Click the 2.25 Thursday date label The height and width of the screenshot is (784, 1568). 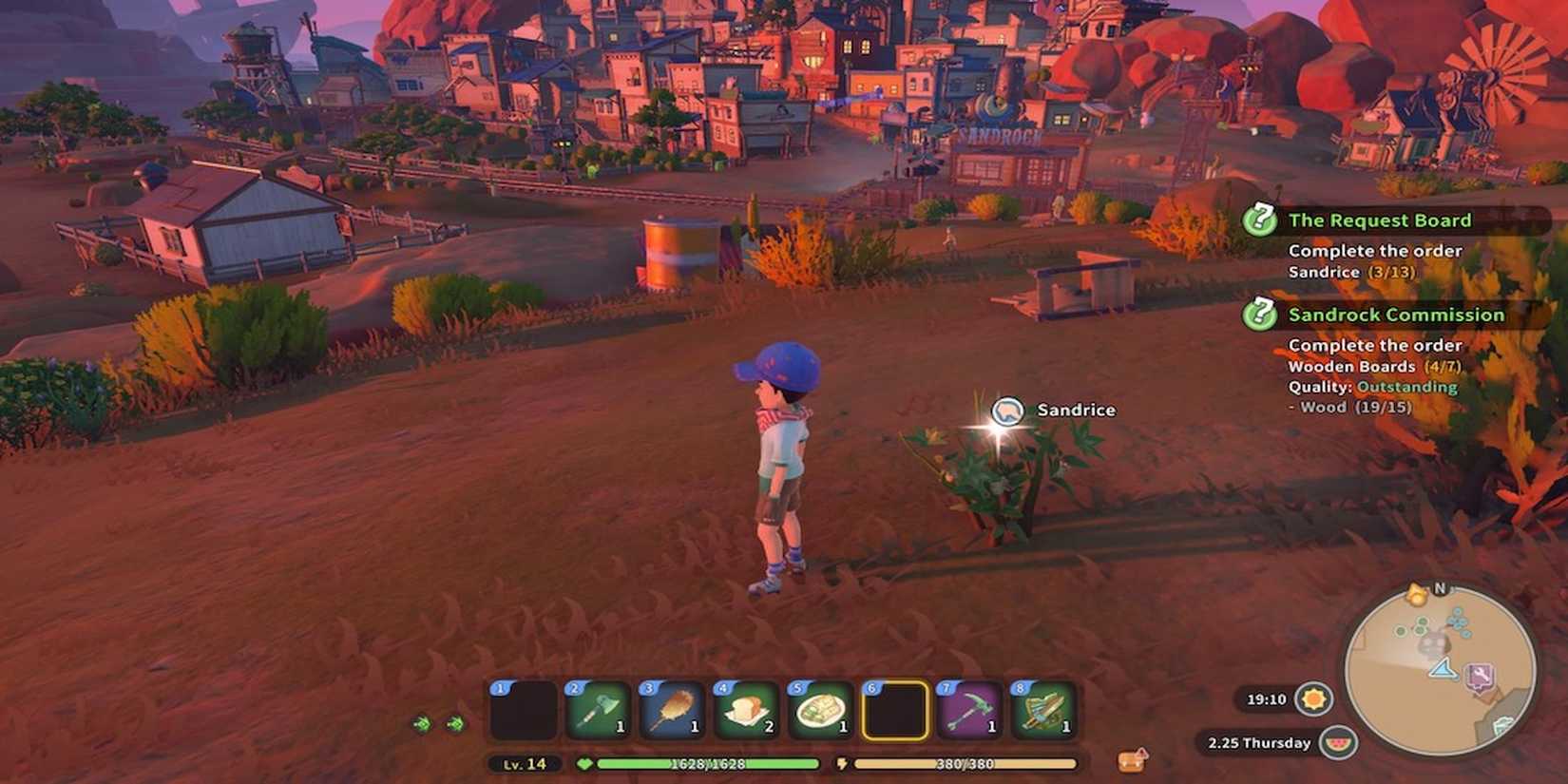tap(1259, 743)
